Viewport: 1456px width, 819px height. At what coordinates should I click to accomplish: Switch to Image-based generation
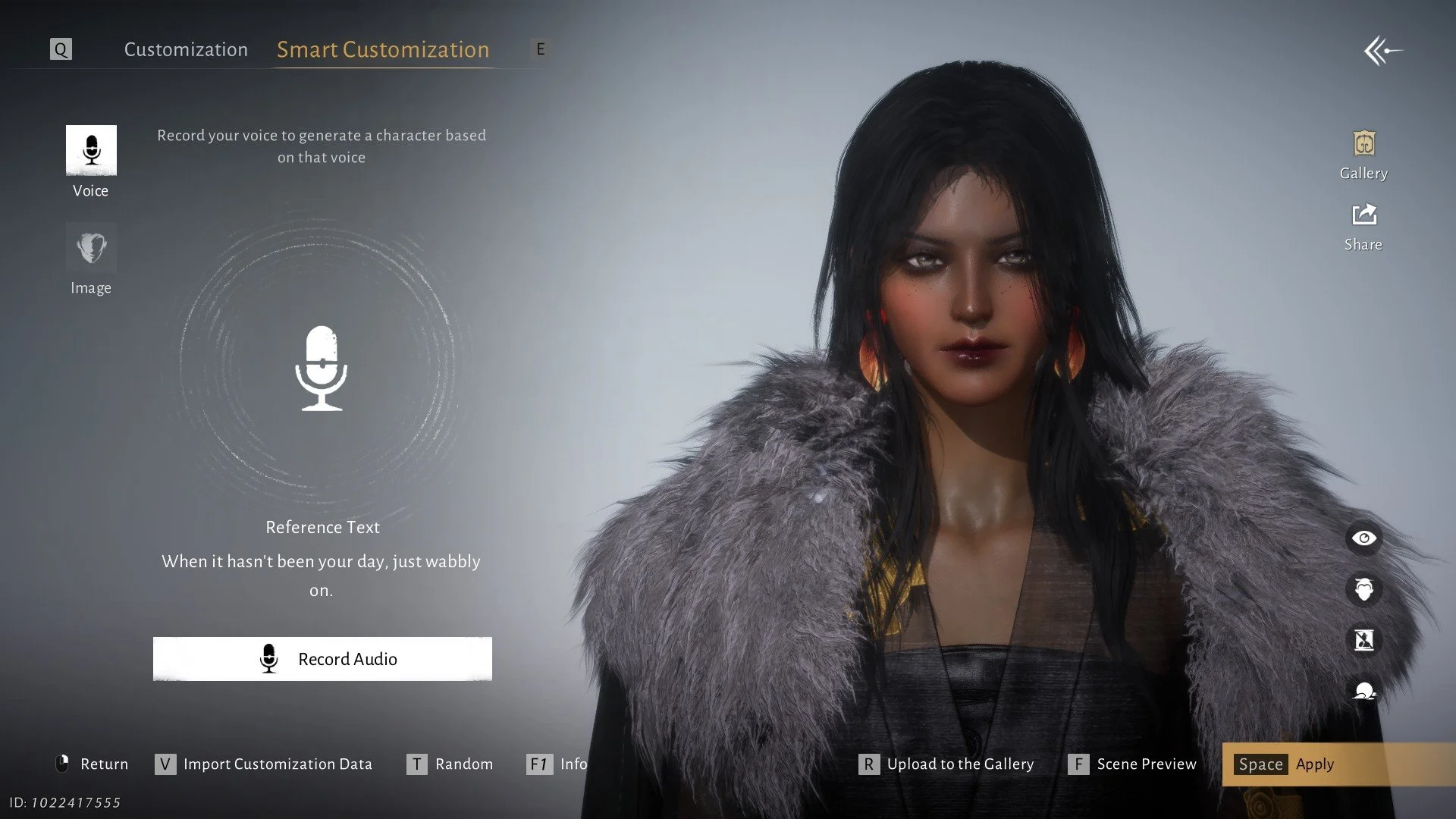coord(91,248)
